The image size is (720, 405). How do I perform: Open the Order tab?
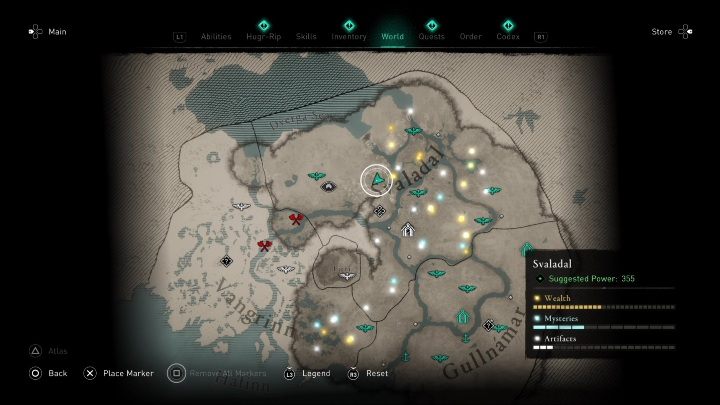tap(470, 36)
